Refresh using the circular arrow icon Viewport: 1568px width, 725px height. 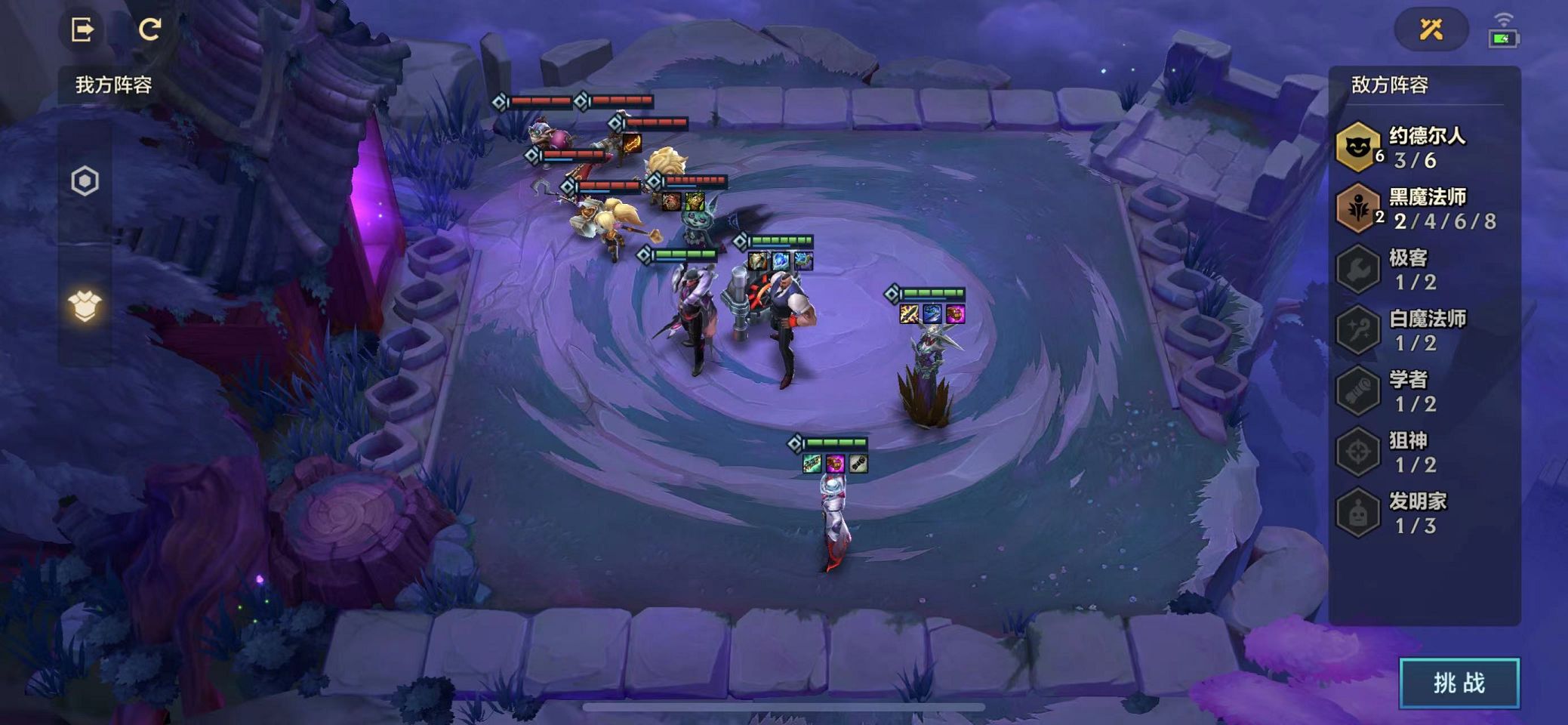[x=149, y=29]
